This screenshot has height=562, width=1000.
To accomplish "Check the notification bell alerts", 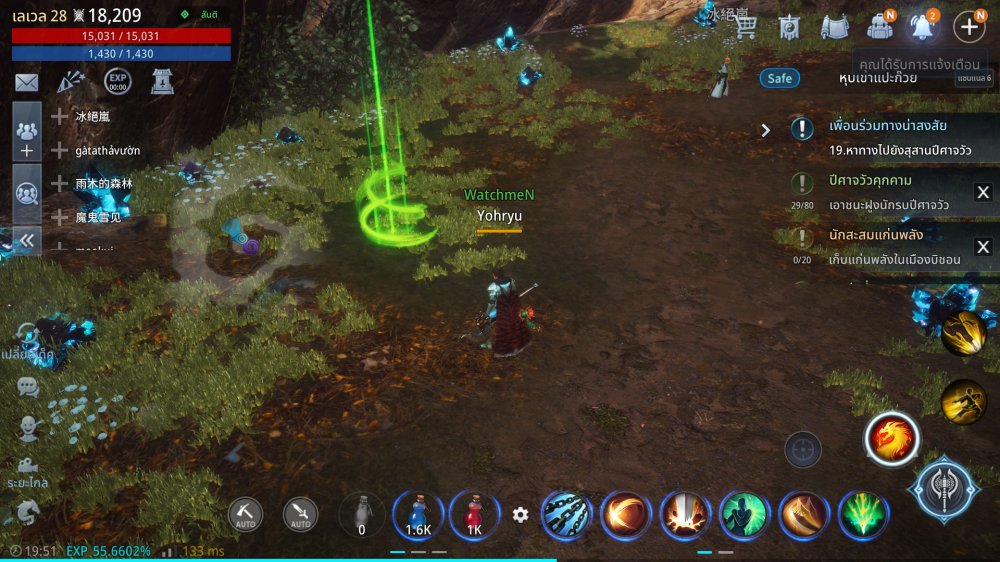I will click(x=922, y=27).
